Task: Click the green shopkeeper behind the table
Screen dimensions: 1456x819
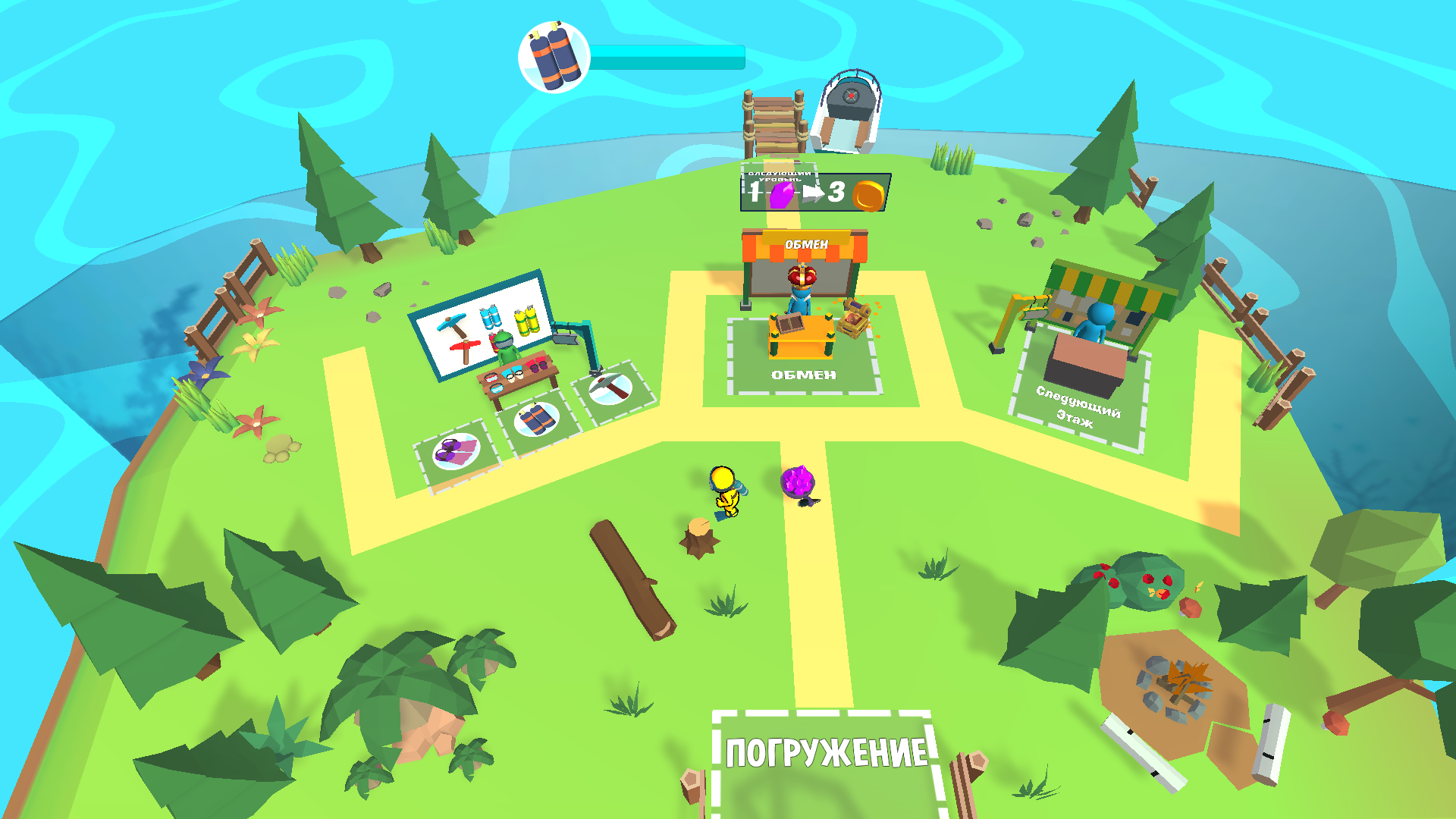Action: 507,347
